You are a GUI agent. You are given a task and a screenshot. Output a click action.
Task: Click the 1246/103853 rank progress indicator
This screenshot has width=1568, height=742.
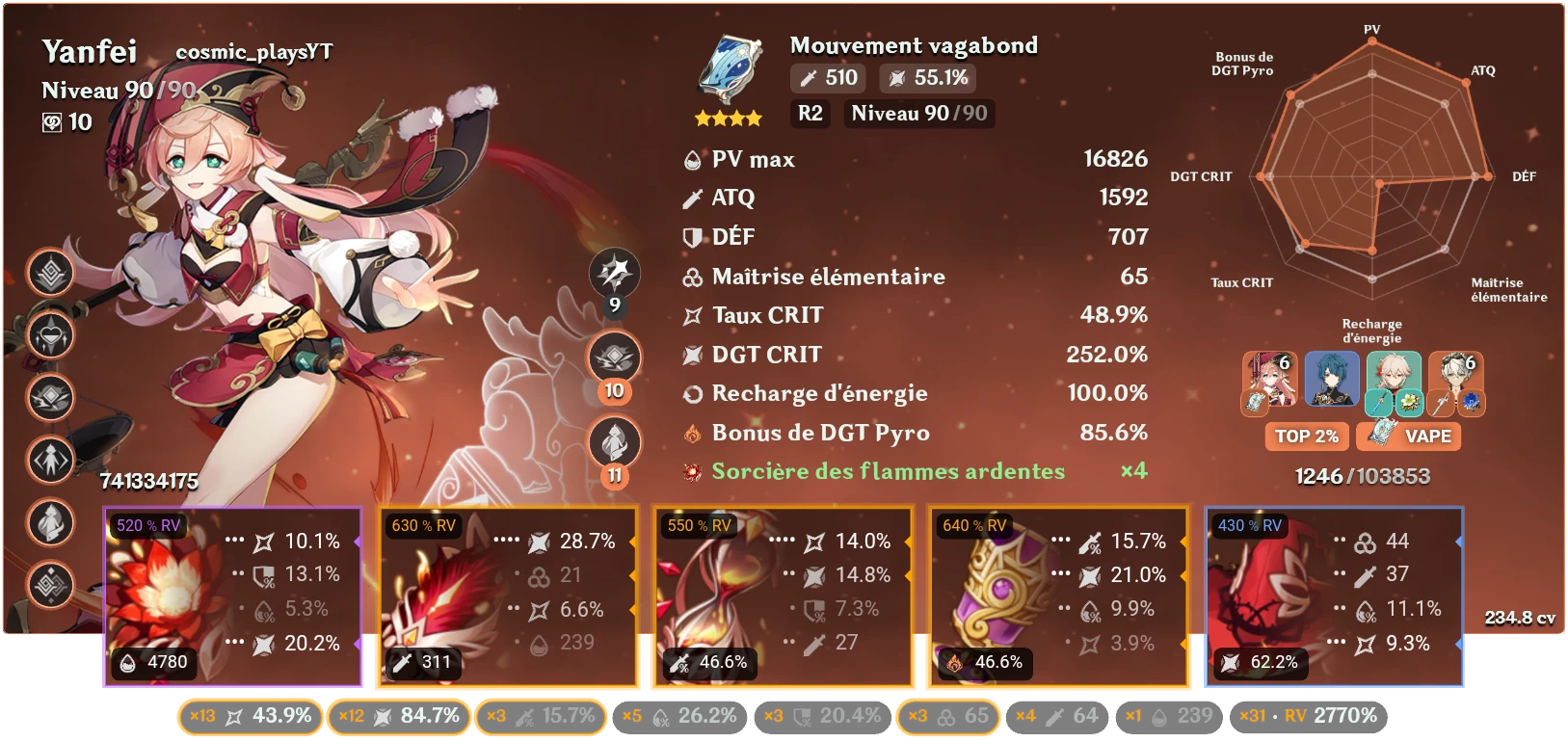coord(1365,475)
